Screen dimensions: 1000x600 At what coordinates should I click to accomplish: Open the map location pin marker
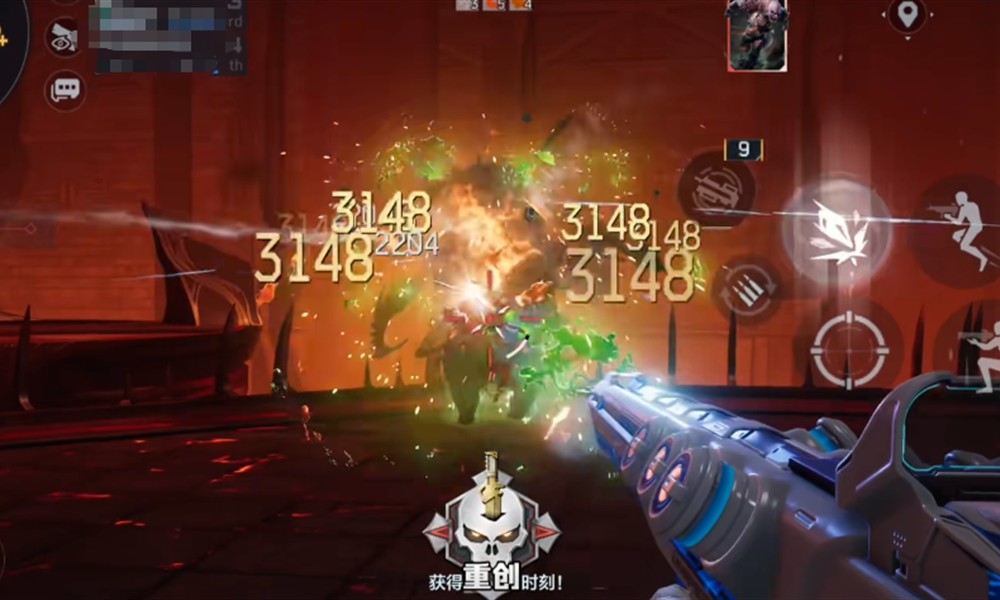[906, 16]
